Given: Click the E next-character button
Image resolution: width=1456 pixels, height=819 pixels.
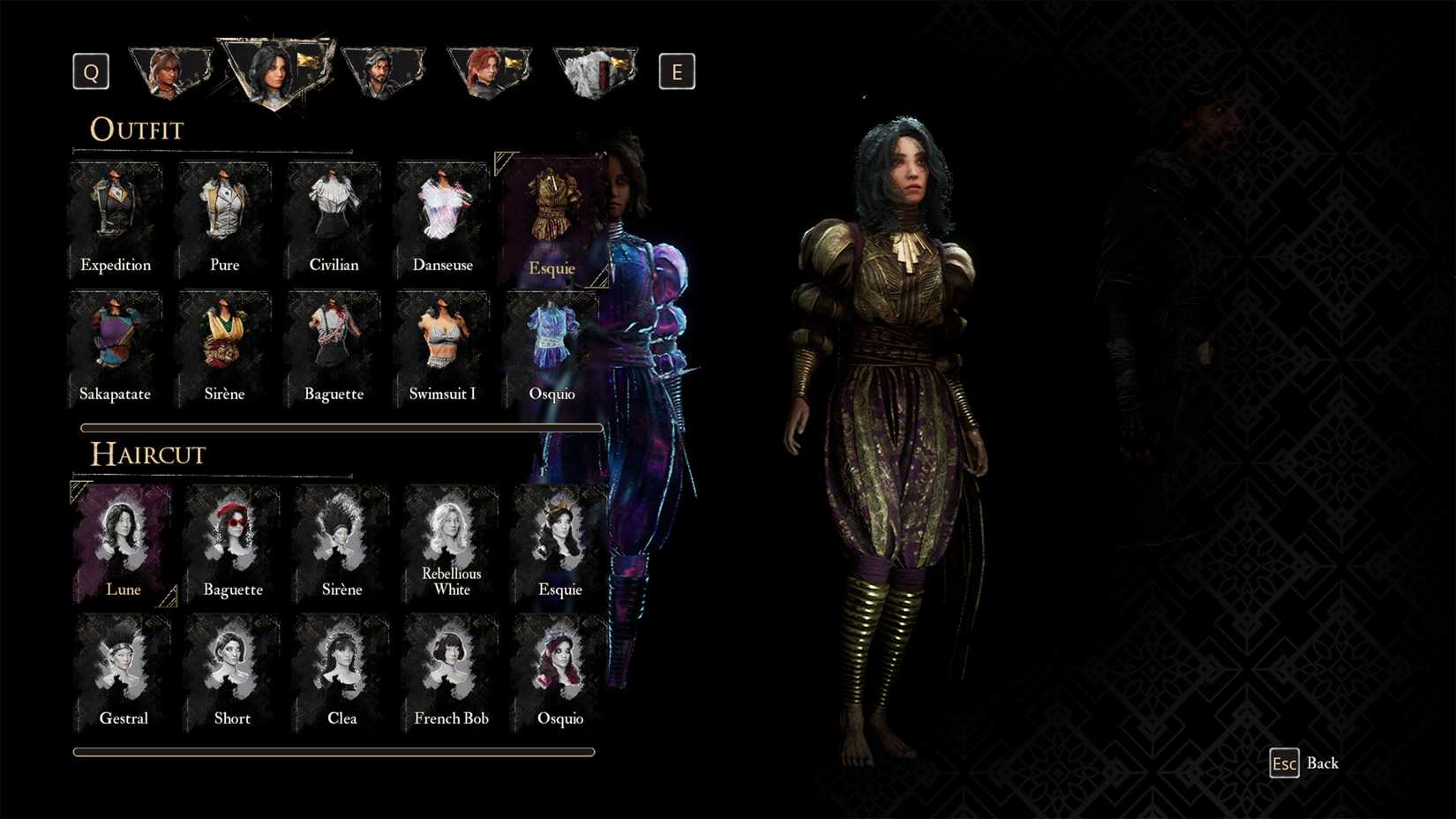Looking at the screenshot, I should click(677, 71).
